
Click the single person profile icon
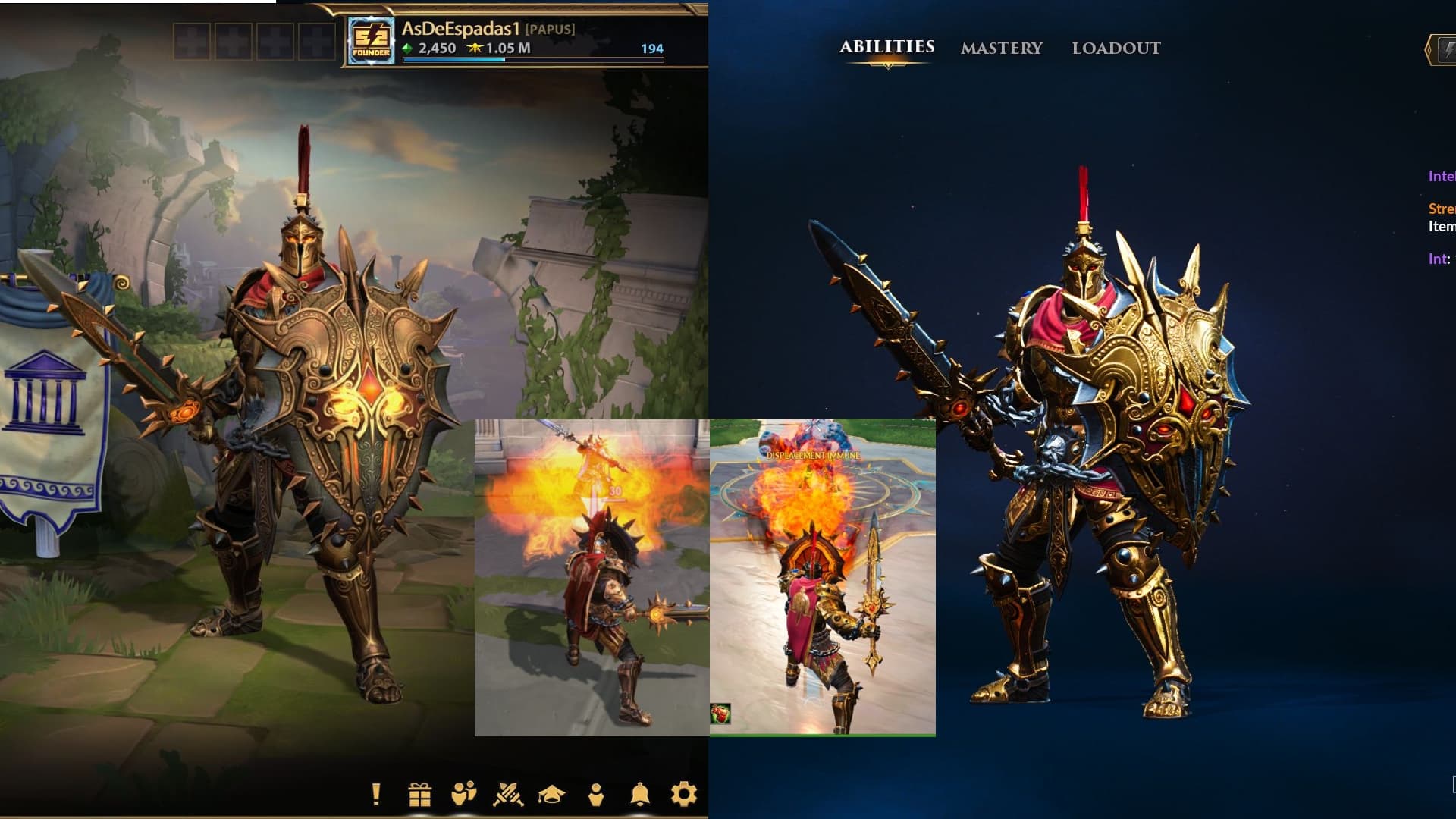coord(596,794)
